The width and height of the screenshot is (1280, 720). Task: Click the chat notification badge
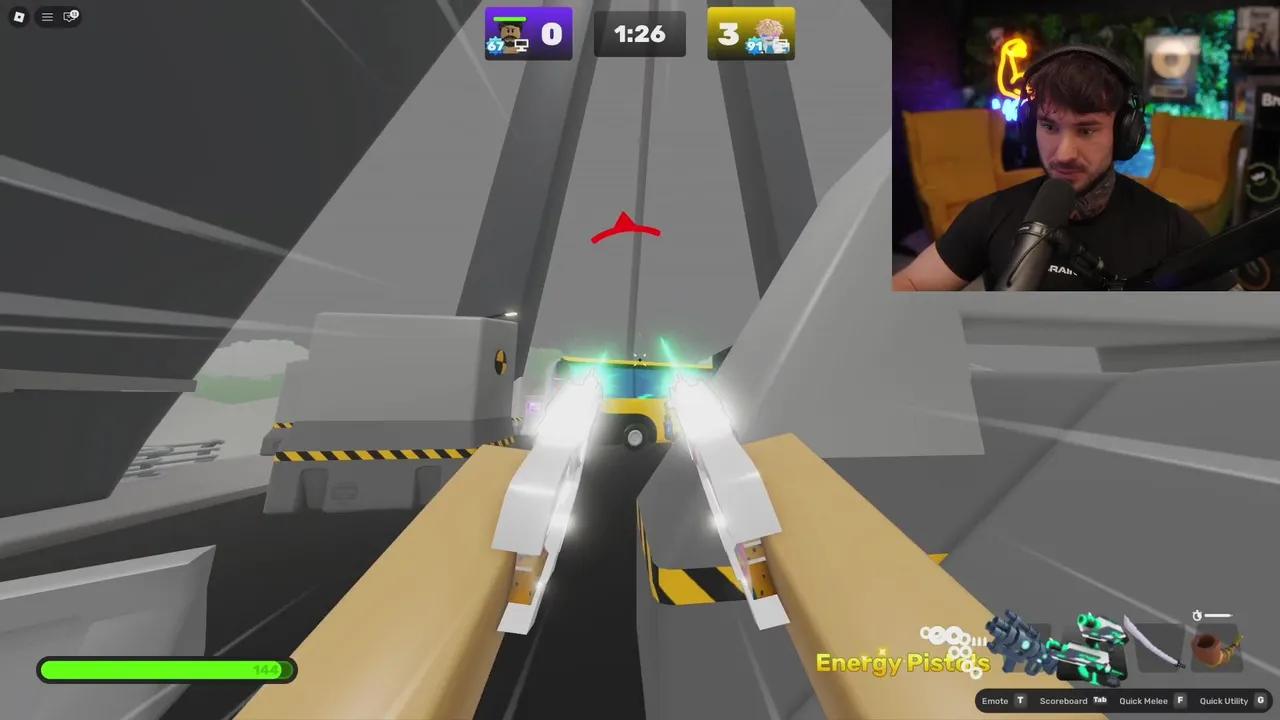[x=74, y=11]
